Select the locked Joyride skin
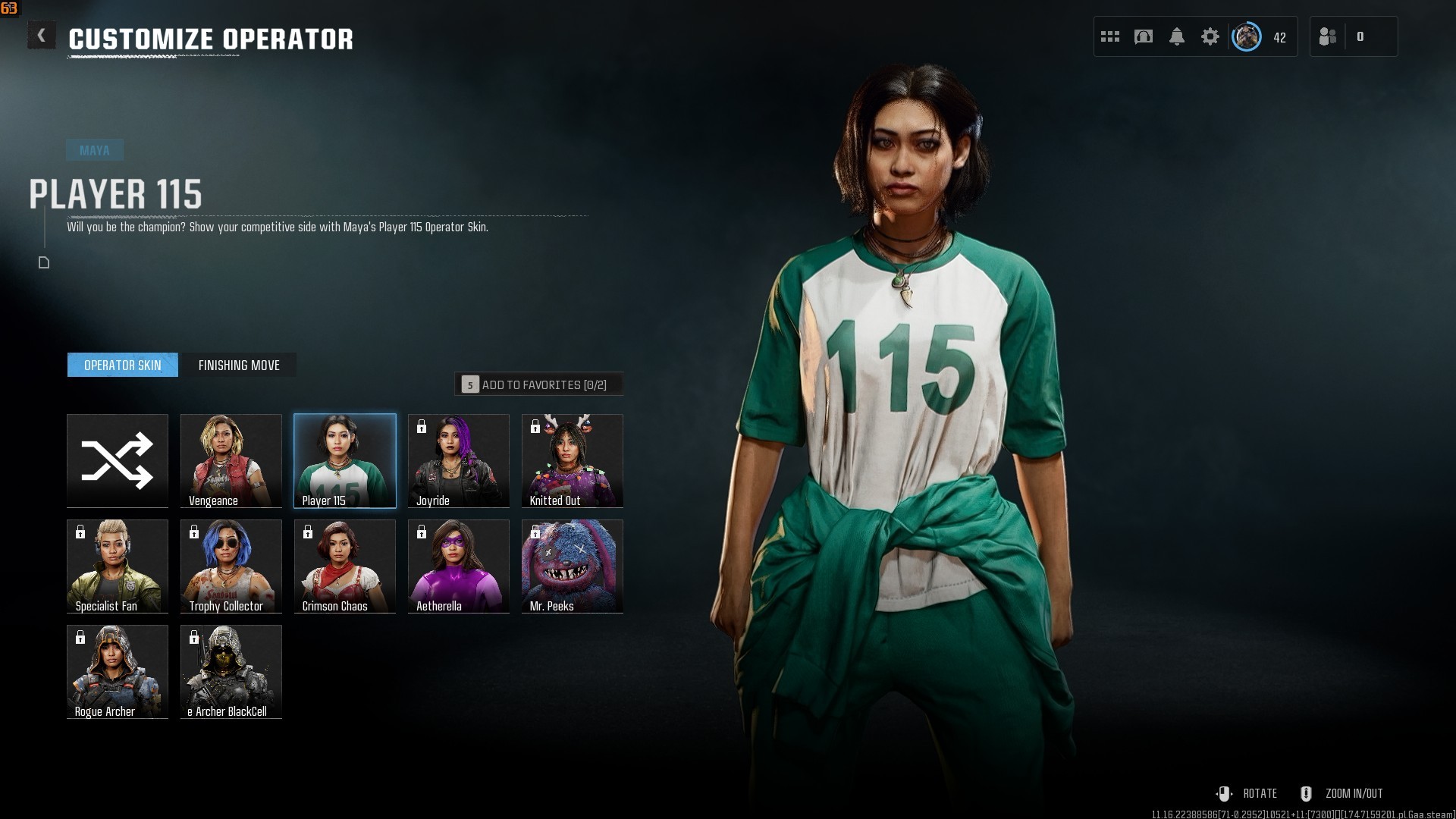 click(459, 460)
